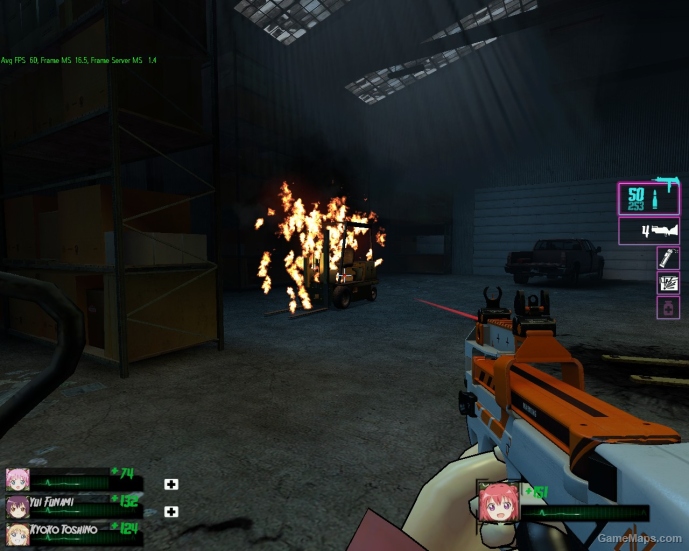Choose the first aid kit slot
The width and height of the screenshot is (689, 551).
(x=668, y=283)
